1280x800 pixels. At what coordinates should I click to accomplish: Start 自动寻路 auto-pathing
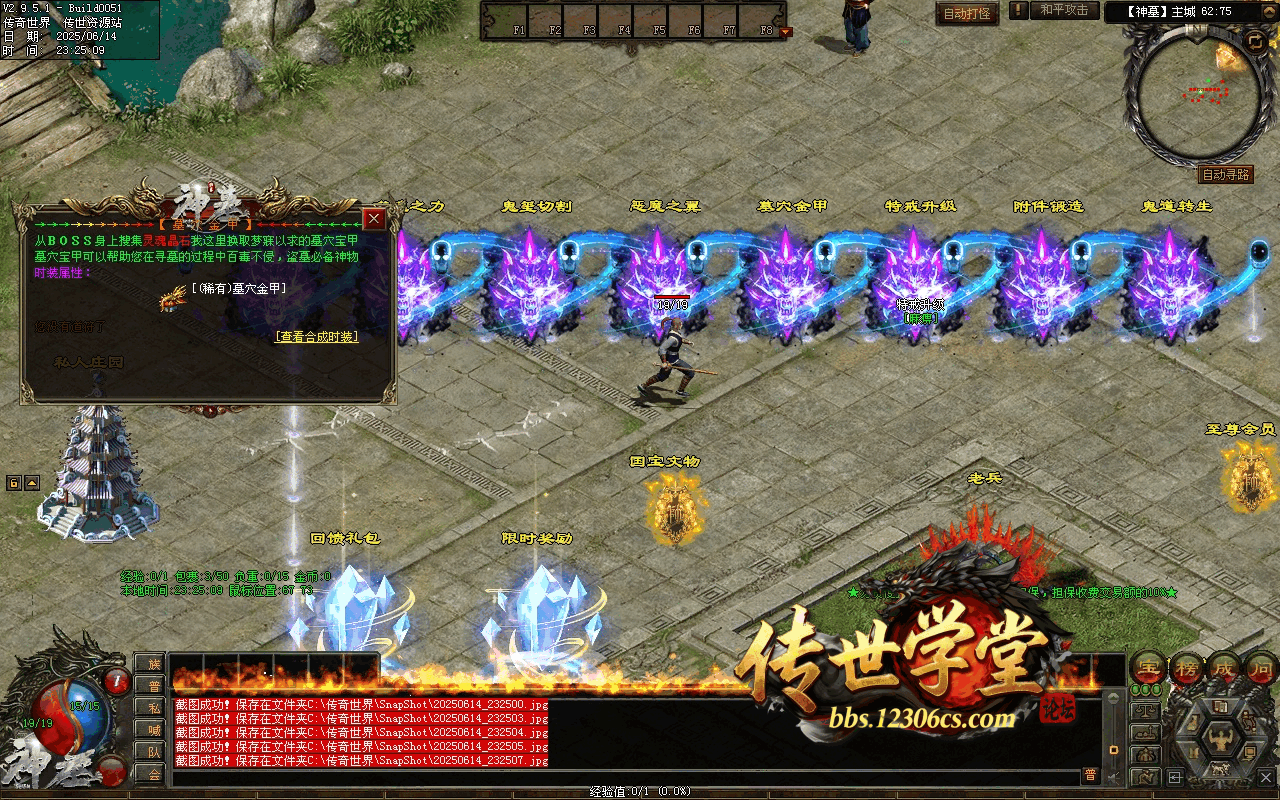(x=1225, y=175)
